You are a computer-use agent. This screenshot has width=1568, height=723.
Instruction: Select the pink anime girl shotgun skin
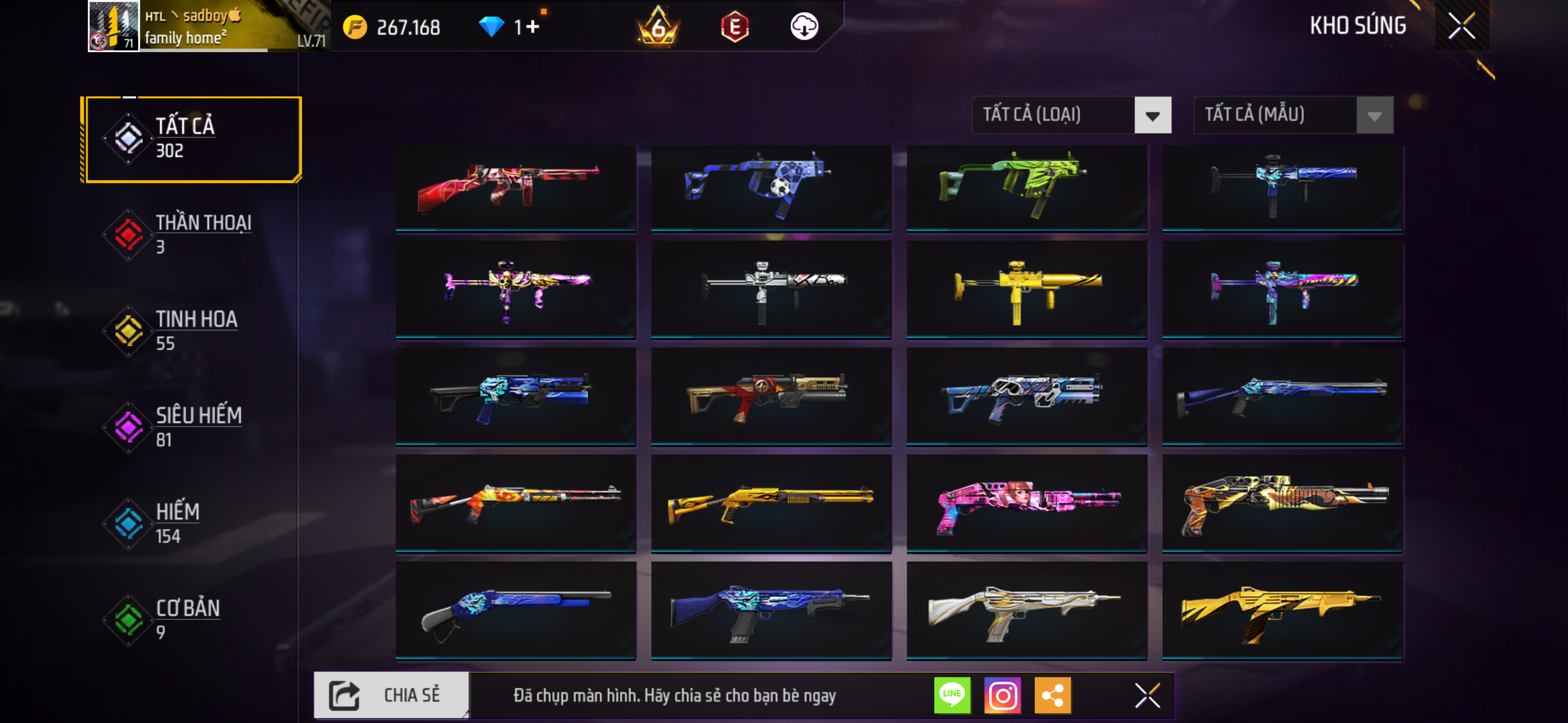(x=1026, y=503)
